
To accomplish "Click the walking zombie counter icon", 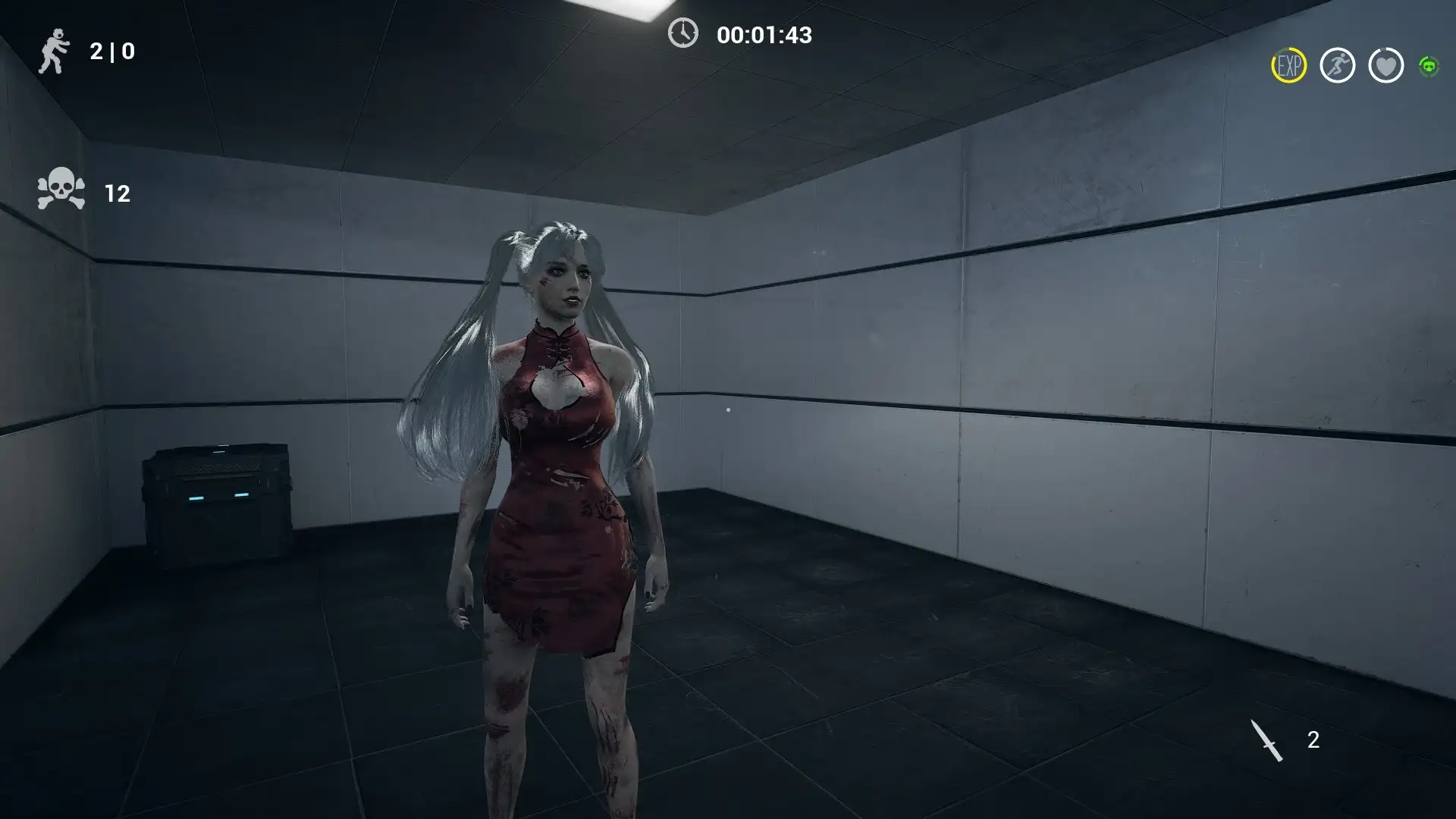I will [53, 52].
